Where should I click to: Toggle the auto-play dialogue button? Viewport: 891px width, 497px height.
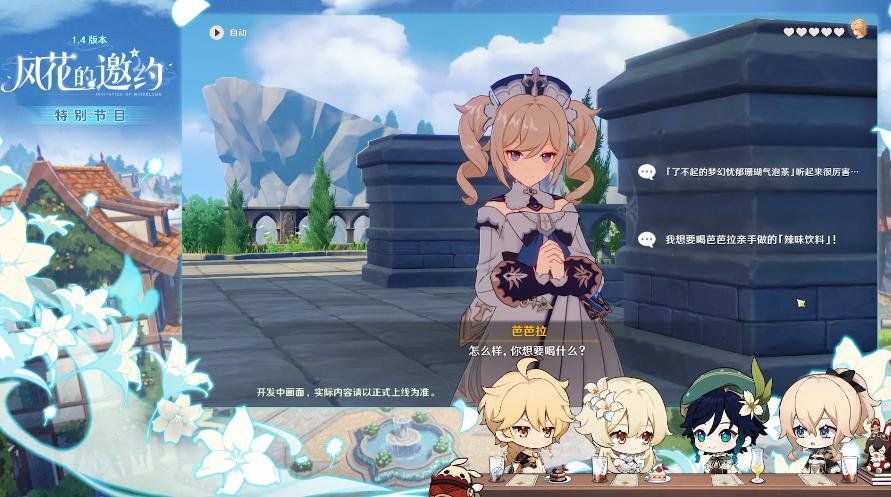(x=216, y=32)
